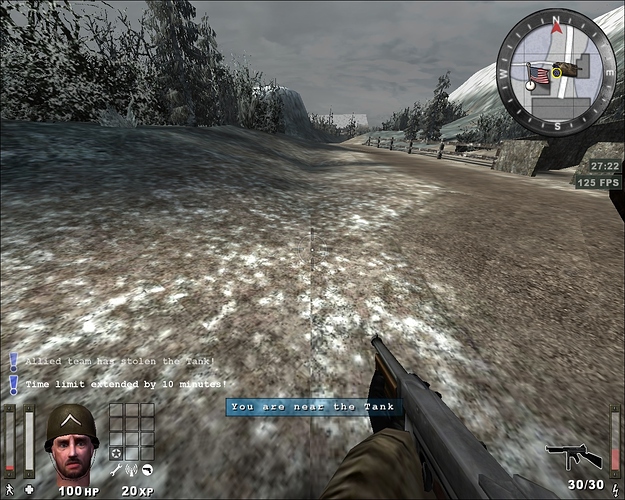This screenshot has width=625, height=500.
Task: Dismiss the "You are near the Tank" popup
Action: tap(313, 407)
